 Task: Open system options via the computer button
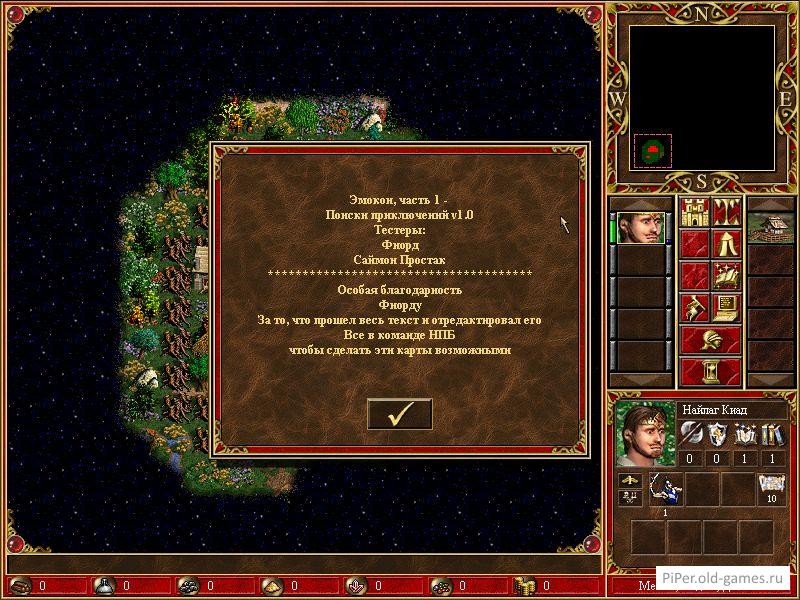(725, 306)
